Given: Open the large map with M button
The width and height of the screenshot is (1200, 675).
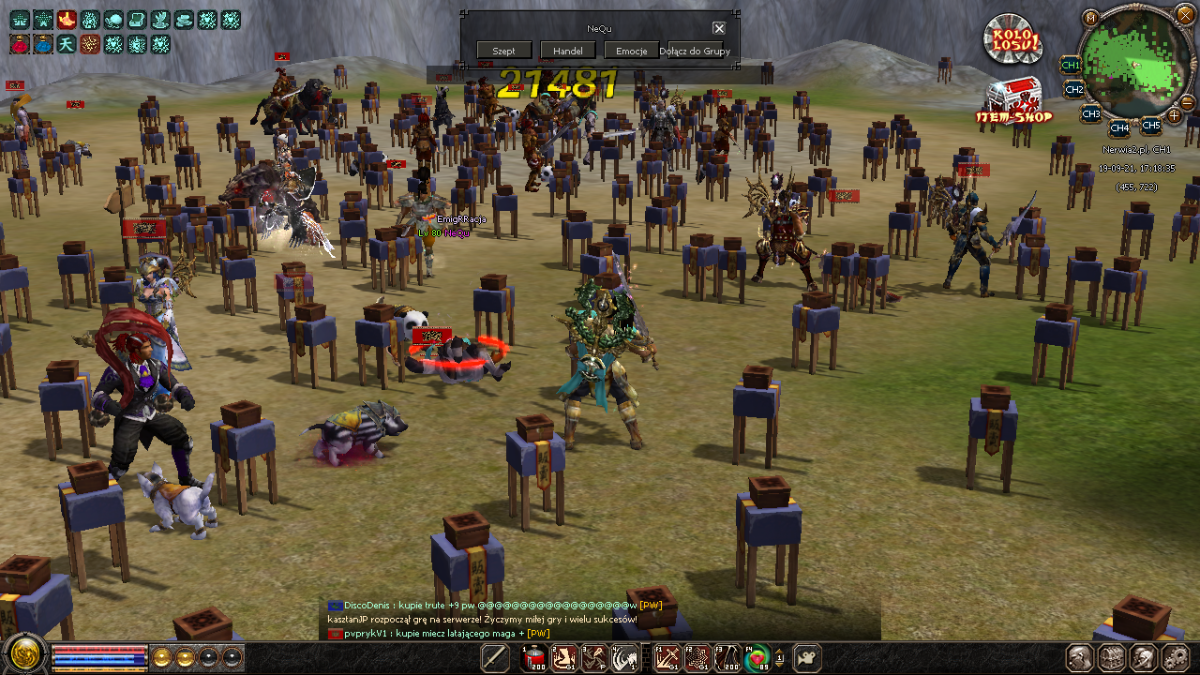Looking at the screenshot, I should point(1091,17).
